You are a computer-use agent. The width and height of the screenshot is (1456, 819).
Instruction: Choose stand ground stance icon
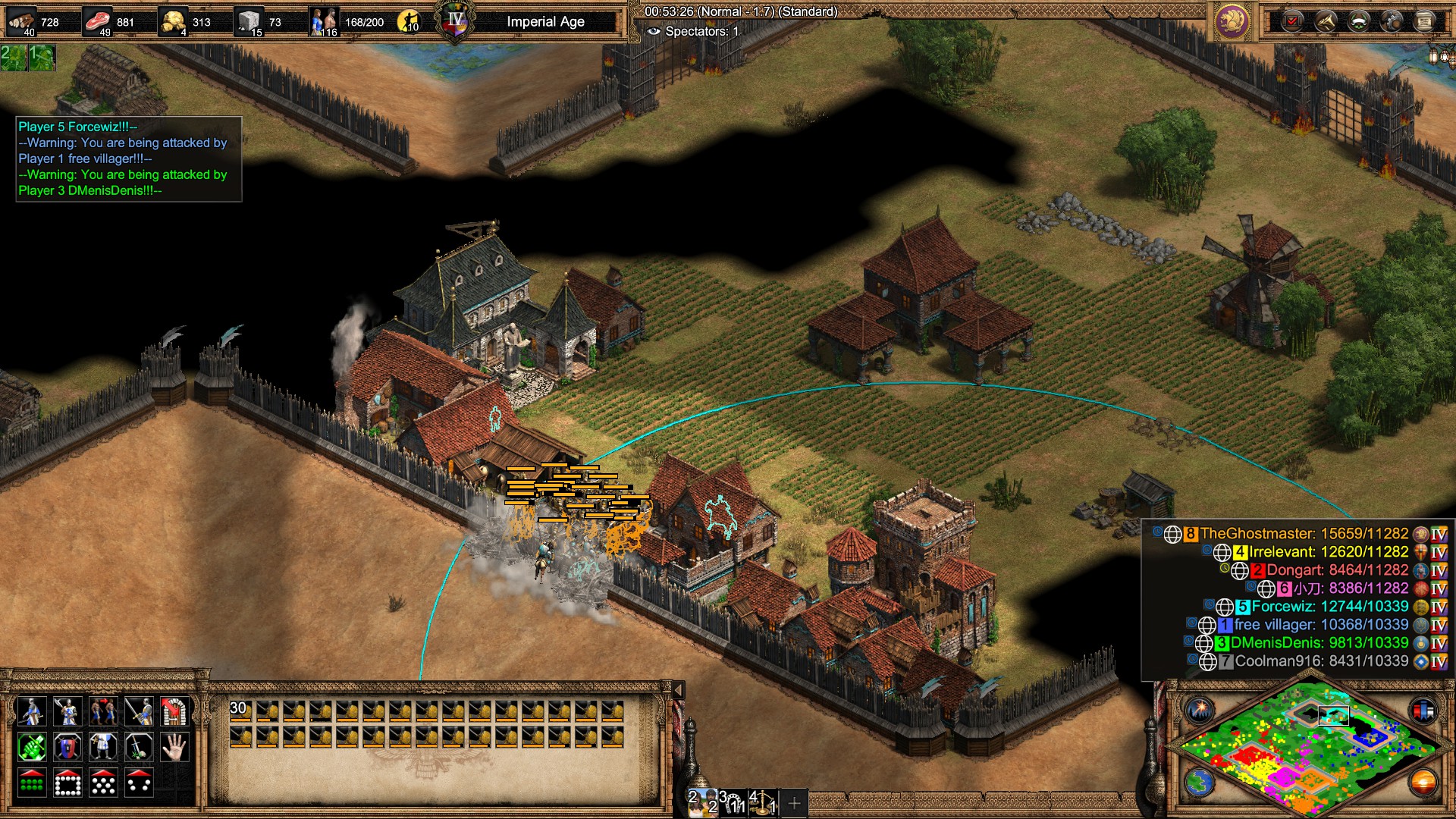click(x=103, y=748)
